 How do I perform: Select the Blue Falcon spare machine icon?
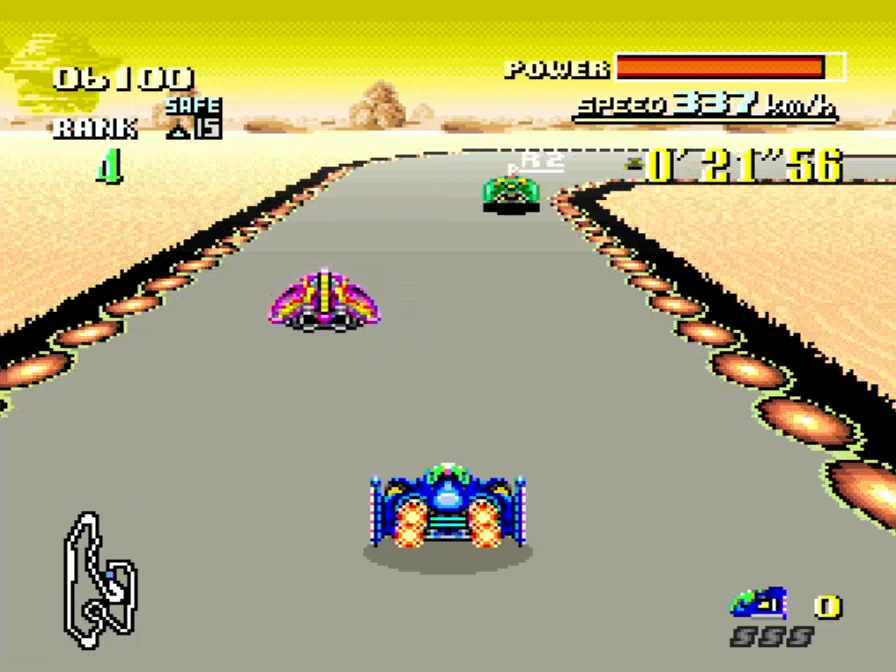(x=758, y=603)
